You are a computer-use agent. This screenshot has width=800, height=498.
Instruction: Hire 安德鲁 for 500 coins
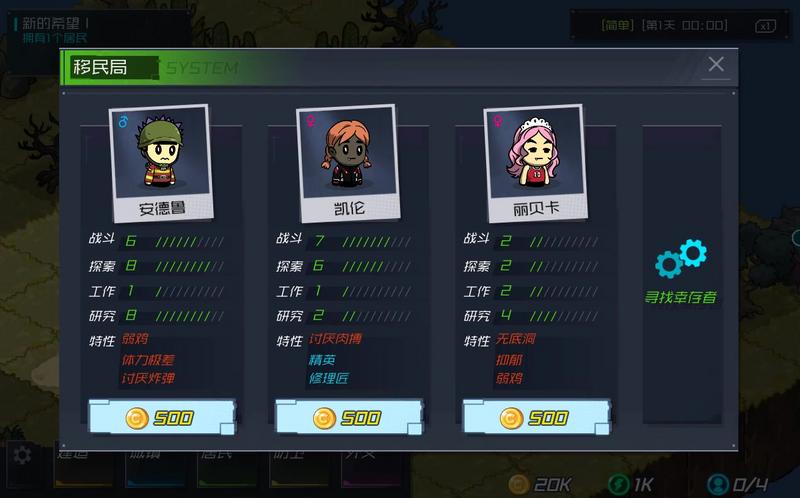click(x=161, y=417)
